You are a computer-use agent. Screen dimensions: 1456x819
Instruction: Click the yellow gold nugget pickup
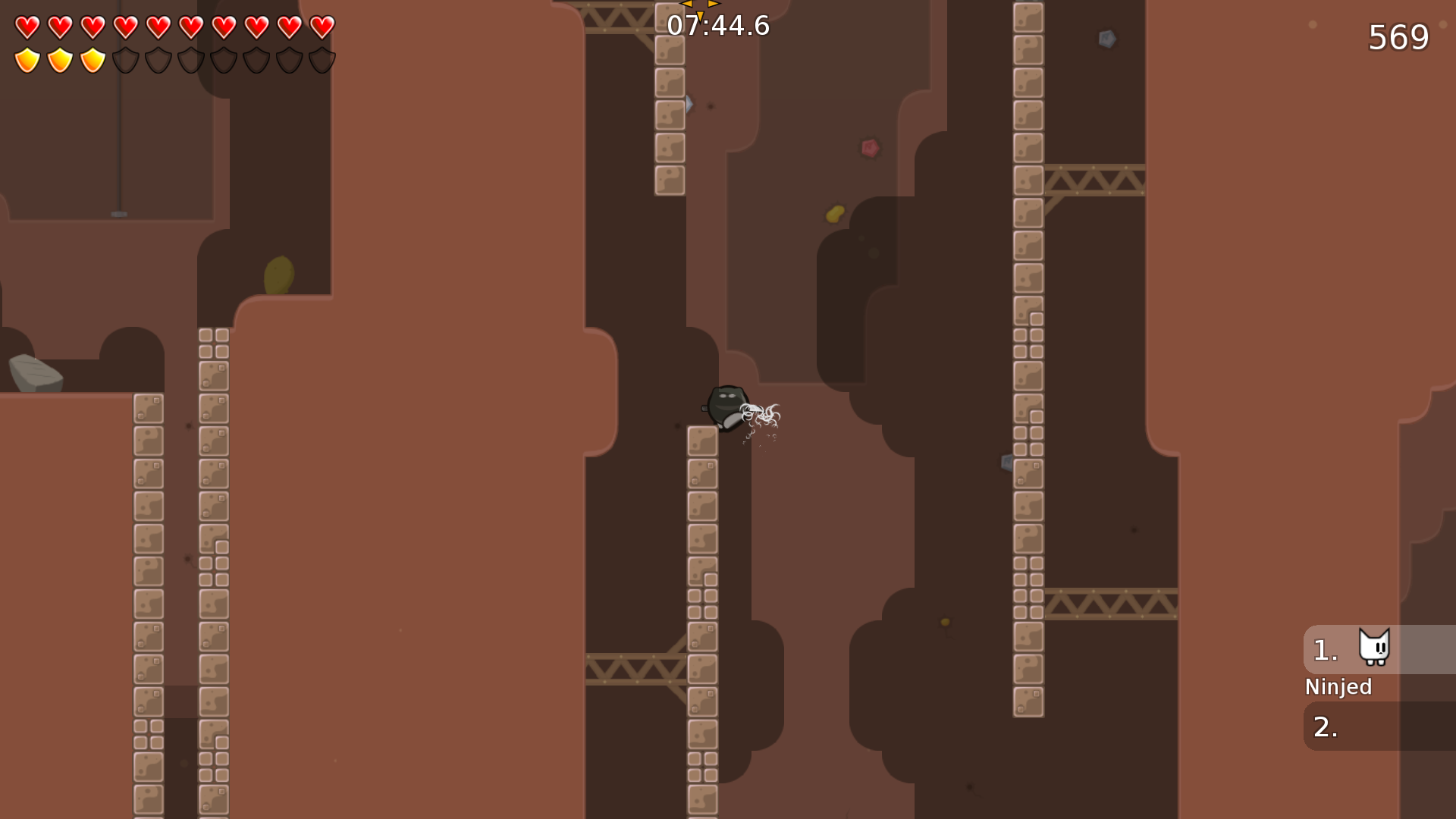pyautogui.click(x=834, y=213)
